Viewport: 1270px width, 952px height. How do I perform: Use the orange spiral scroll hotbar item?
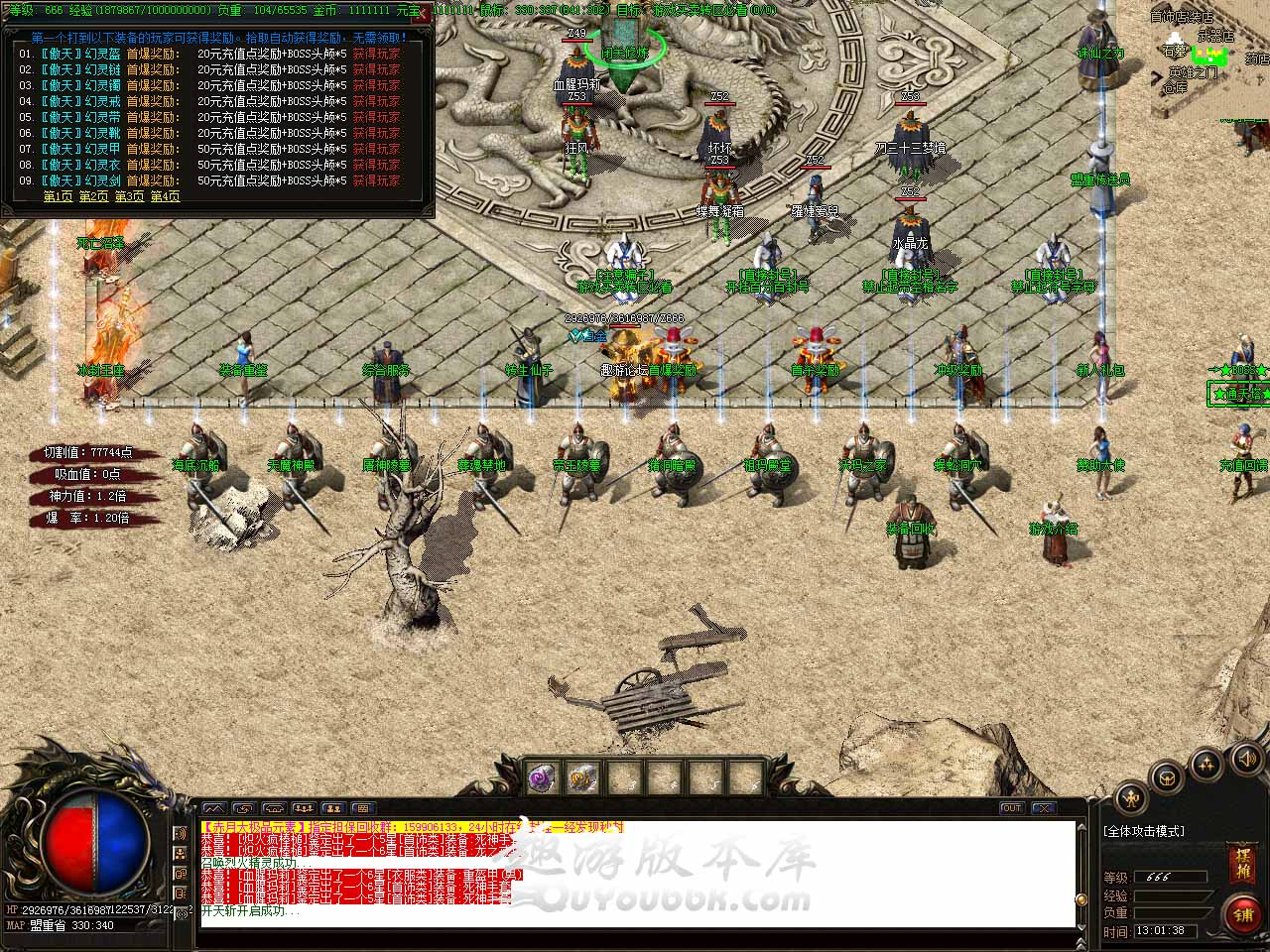click(x=582, y=778)
